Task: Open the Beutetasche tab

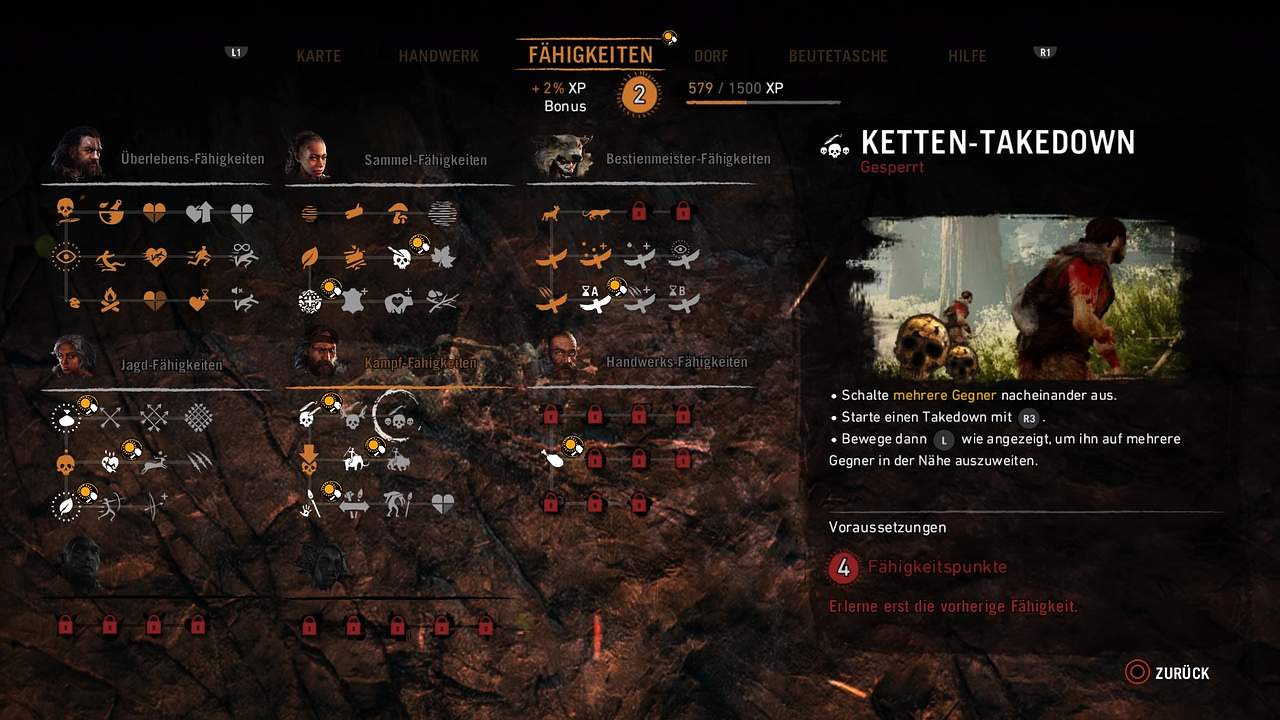Action: [x=838, y=56]
